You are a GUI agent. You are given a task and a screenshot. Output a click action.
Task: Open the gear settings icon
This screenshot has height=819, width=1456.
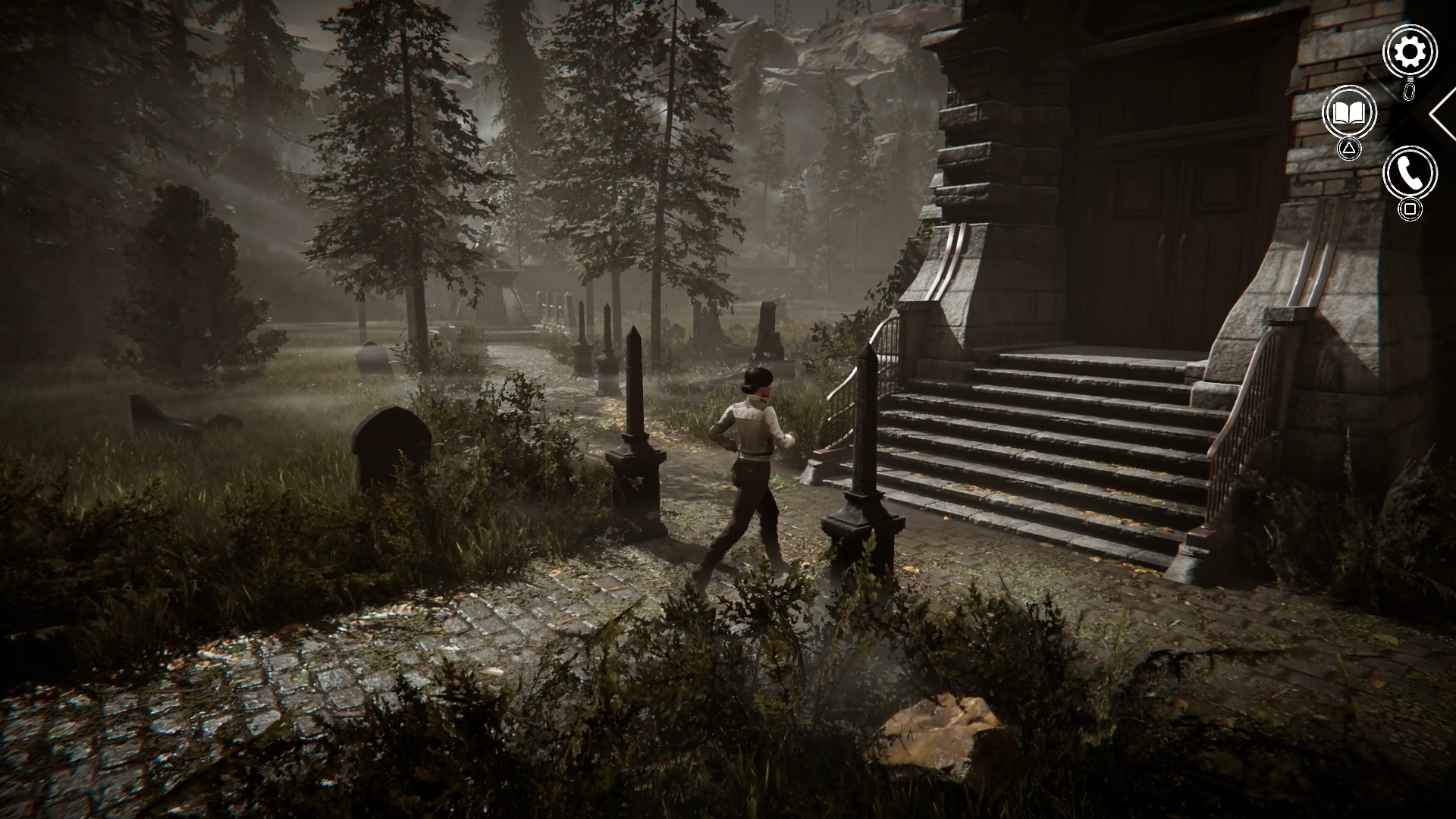tap(1410, 52)
